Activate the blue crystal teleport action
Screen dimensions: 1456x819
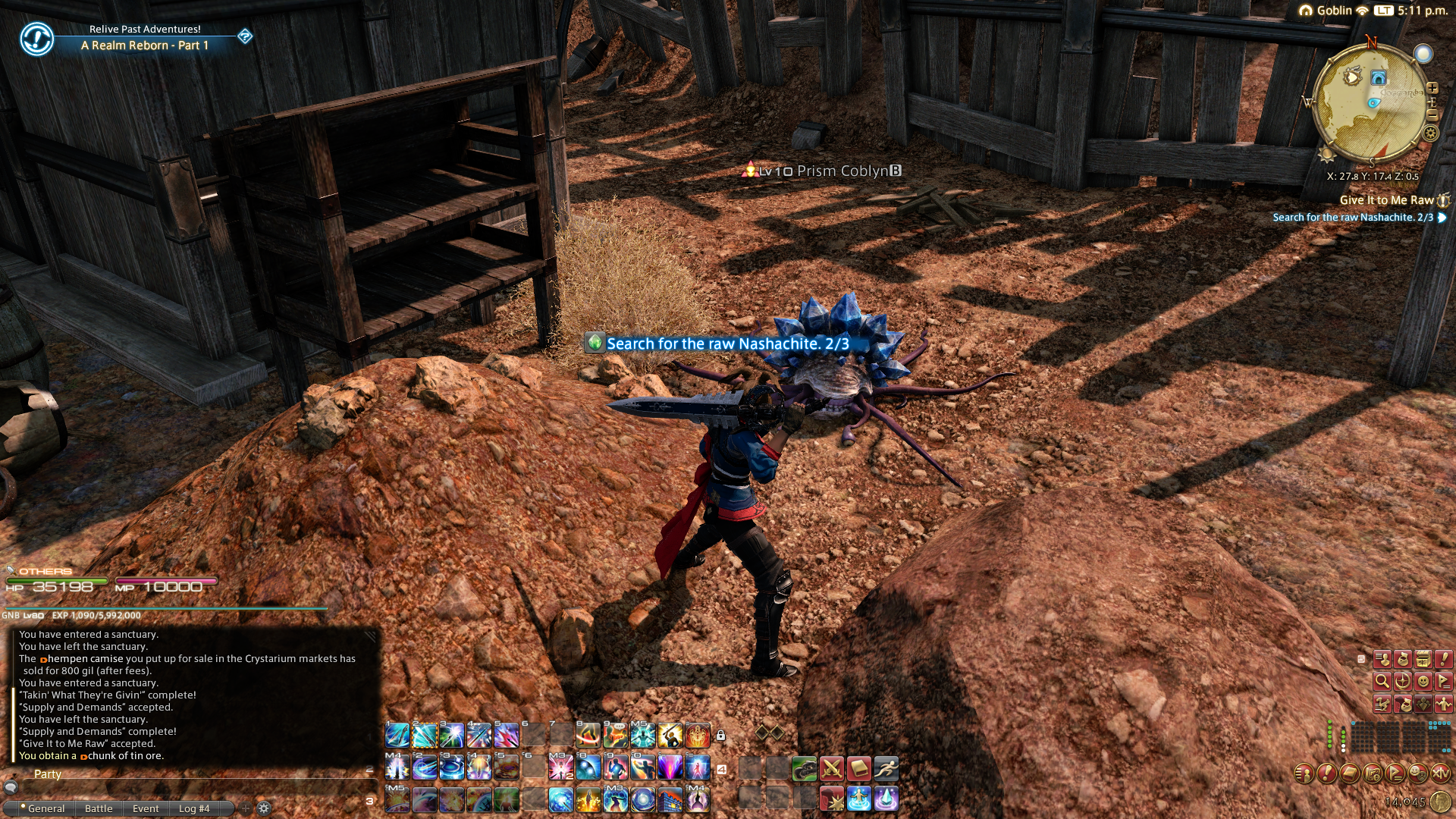click(x=886, y=799)
